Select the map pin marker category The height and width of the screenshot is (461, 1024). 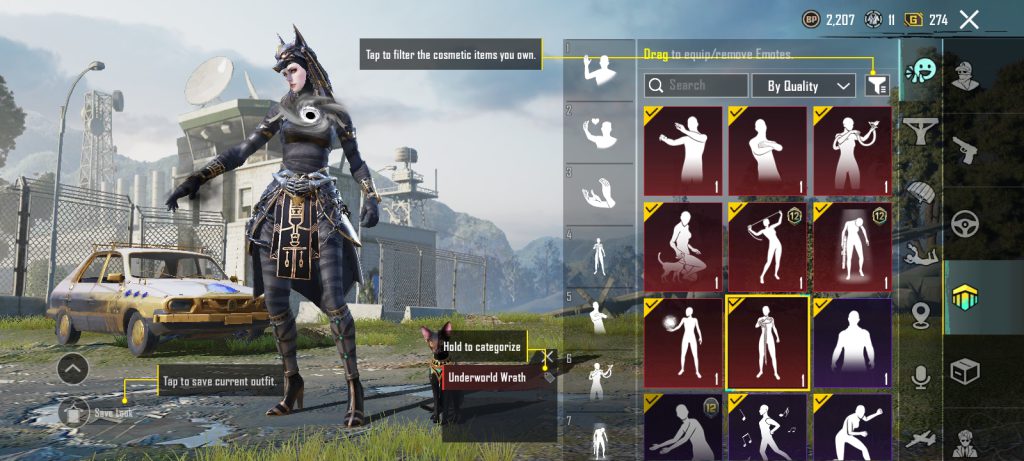[920, 315]
